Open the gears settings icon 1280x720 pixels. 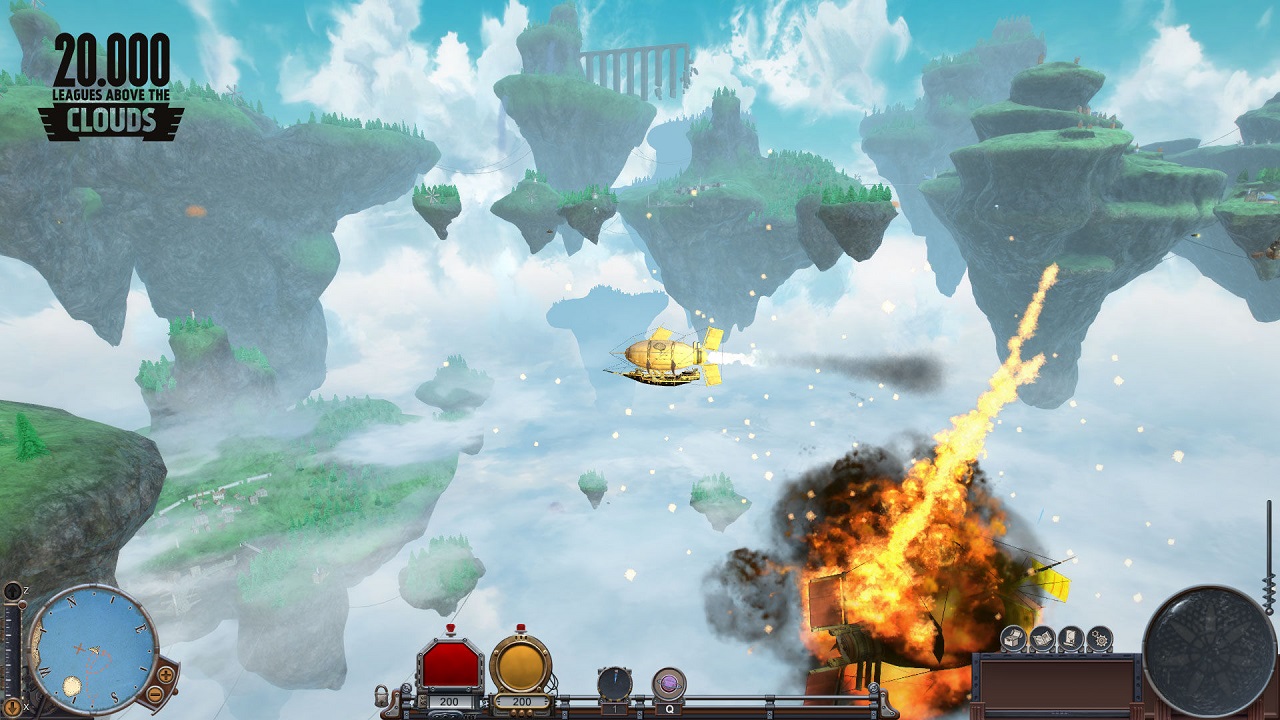[x=1099, y=637]
